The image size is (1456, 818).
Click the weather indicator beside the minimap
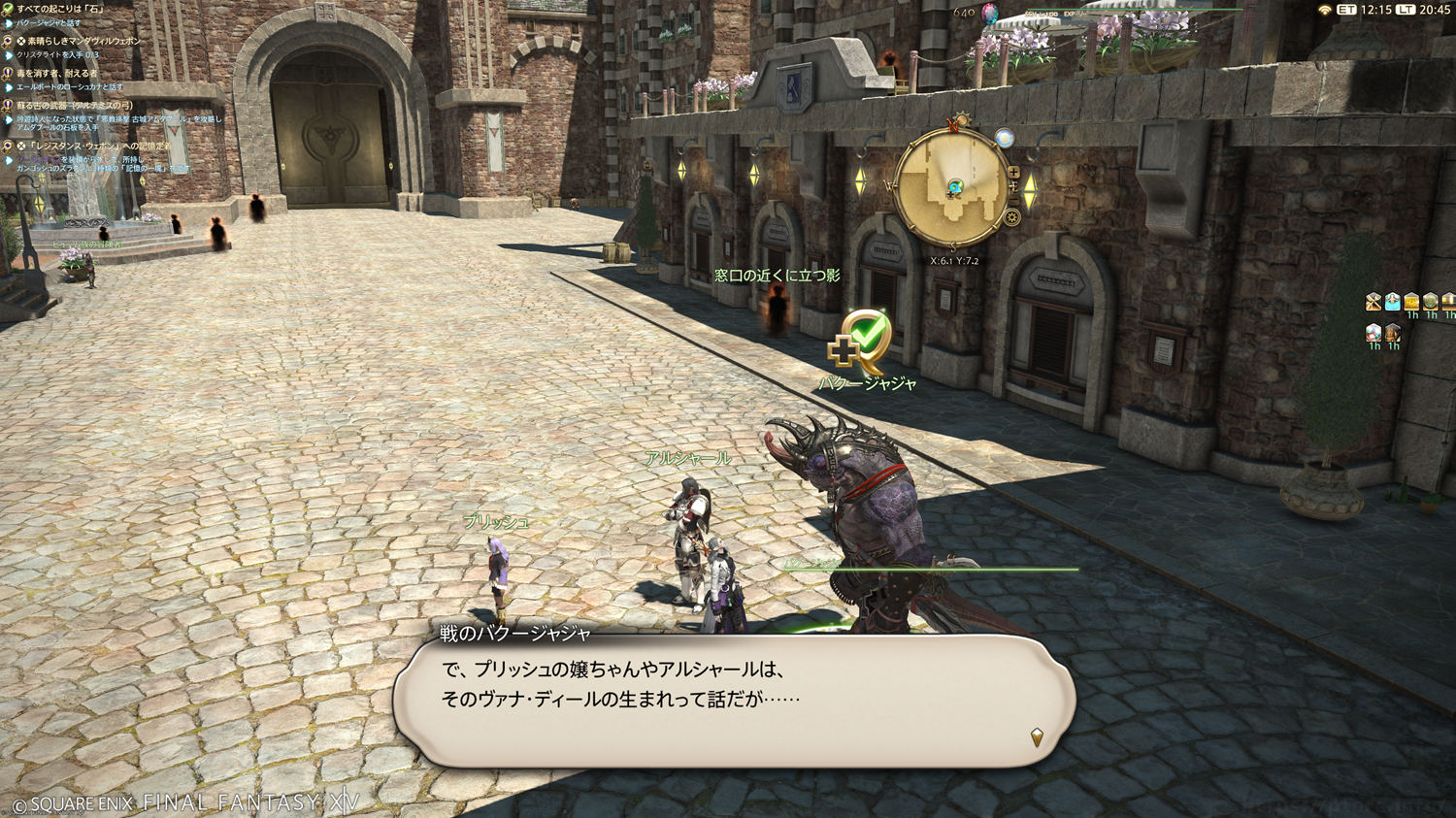tap(1005, 139)
